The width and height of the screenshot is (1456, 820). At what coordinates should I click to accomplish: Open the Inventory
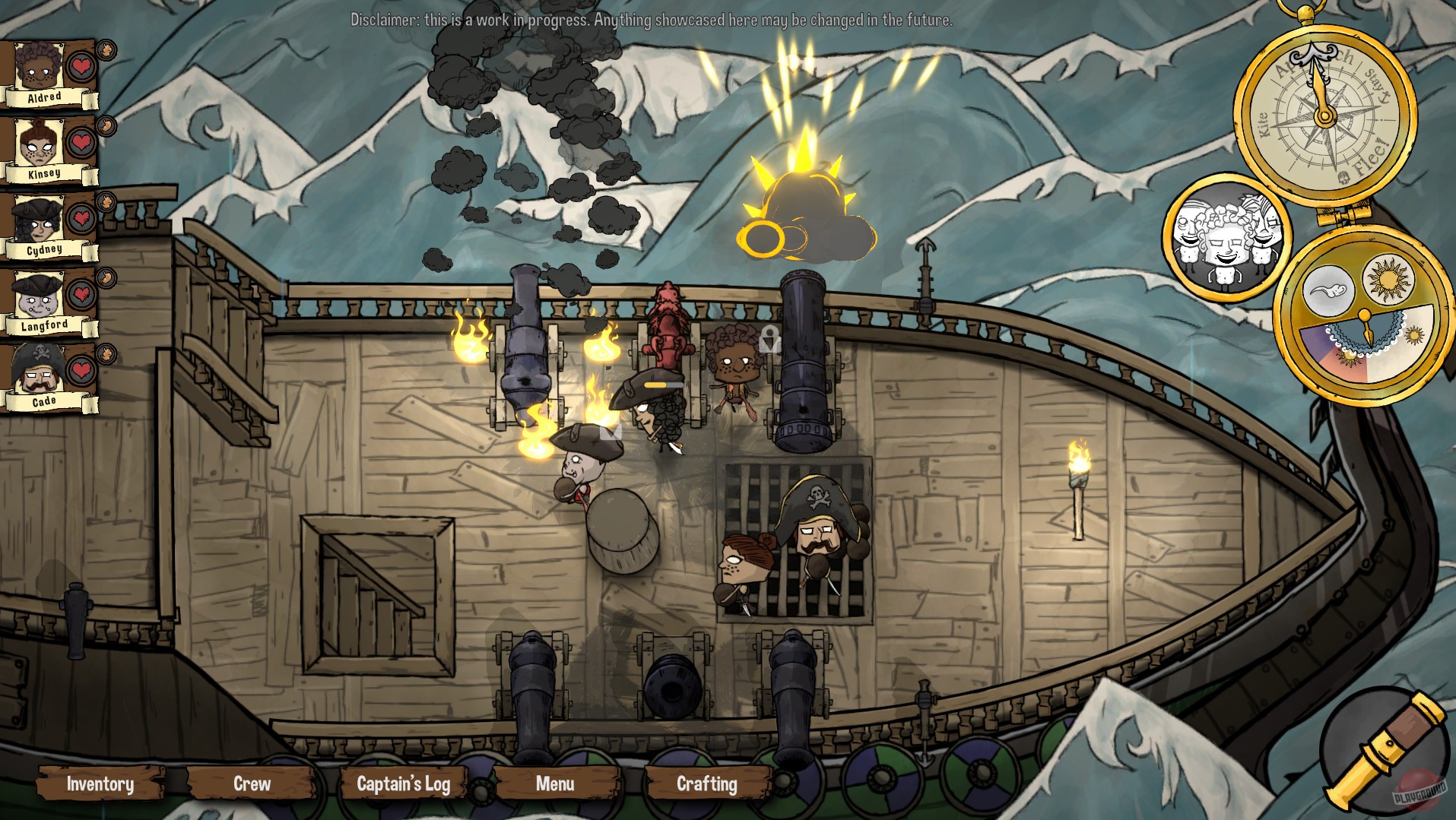point(100,784)
